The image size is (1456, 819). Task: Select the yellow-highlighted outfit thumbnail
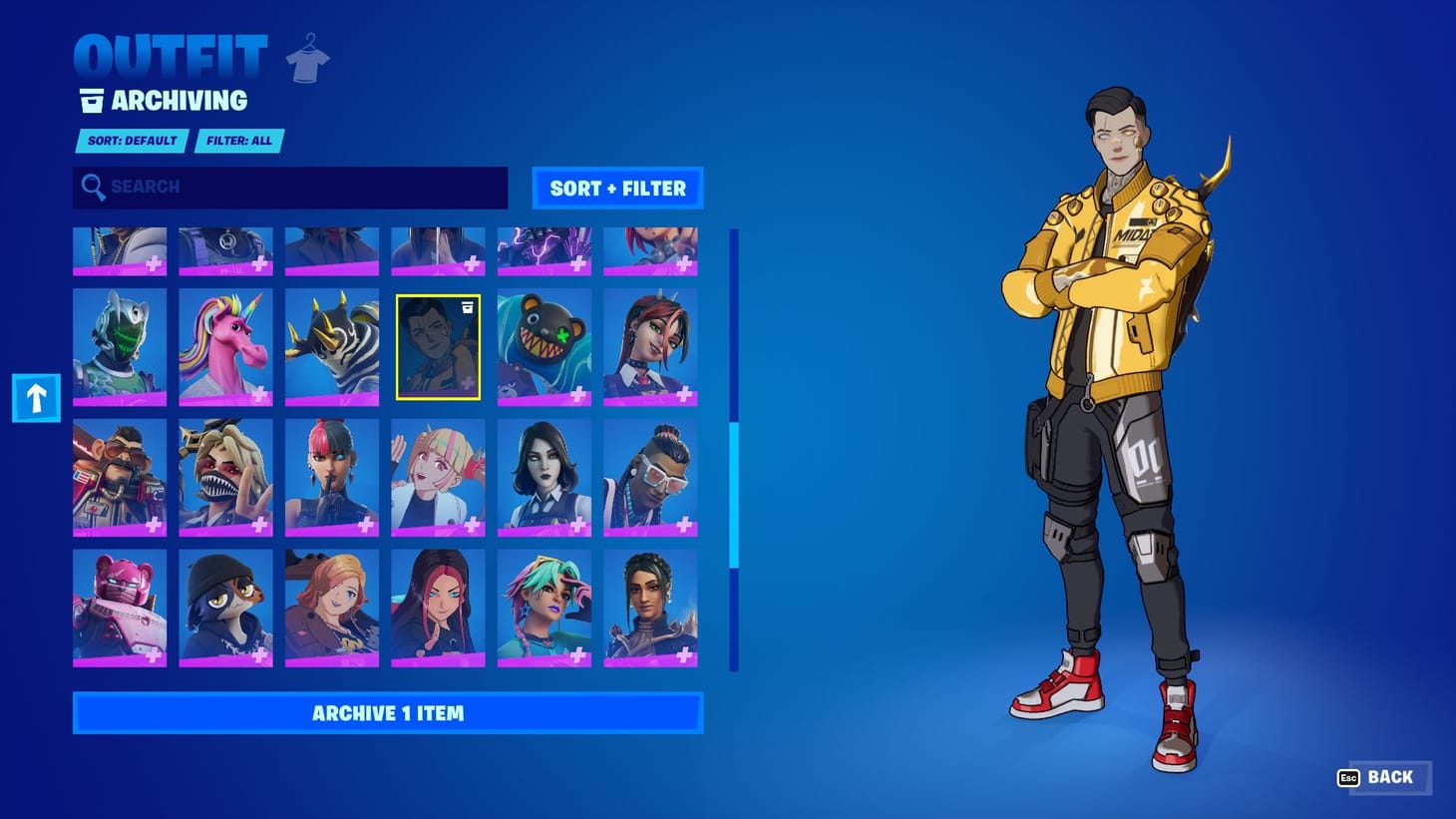tap(438, 345)
